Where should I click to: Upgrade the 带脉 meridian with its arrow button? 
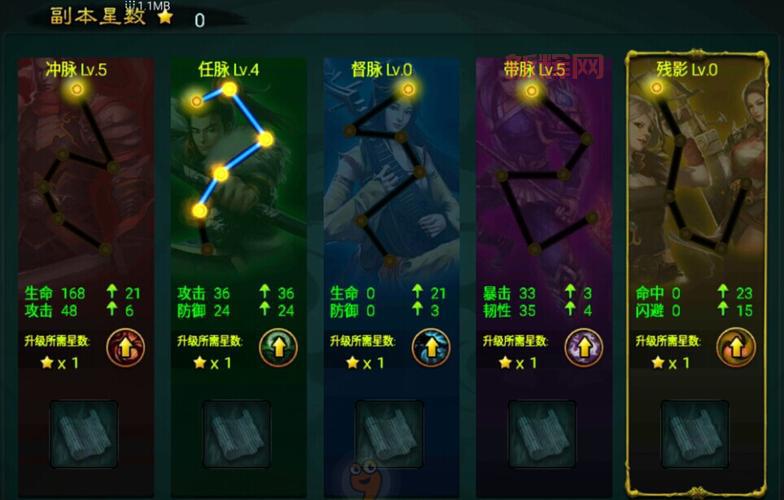[584, 348]
